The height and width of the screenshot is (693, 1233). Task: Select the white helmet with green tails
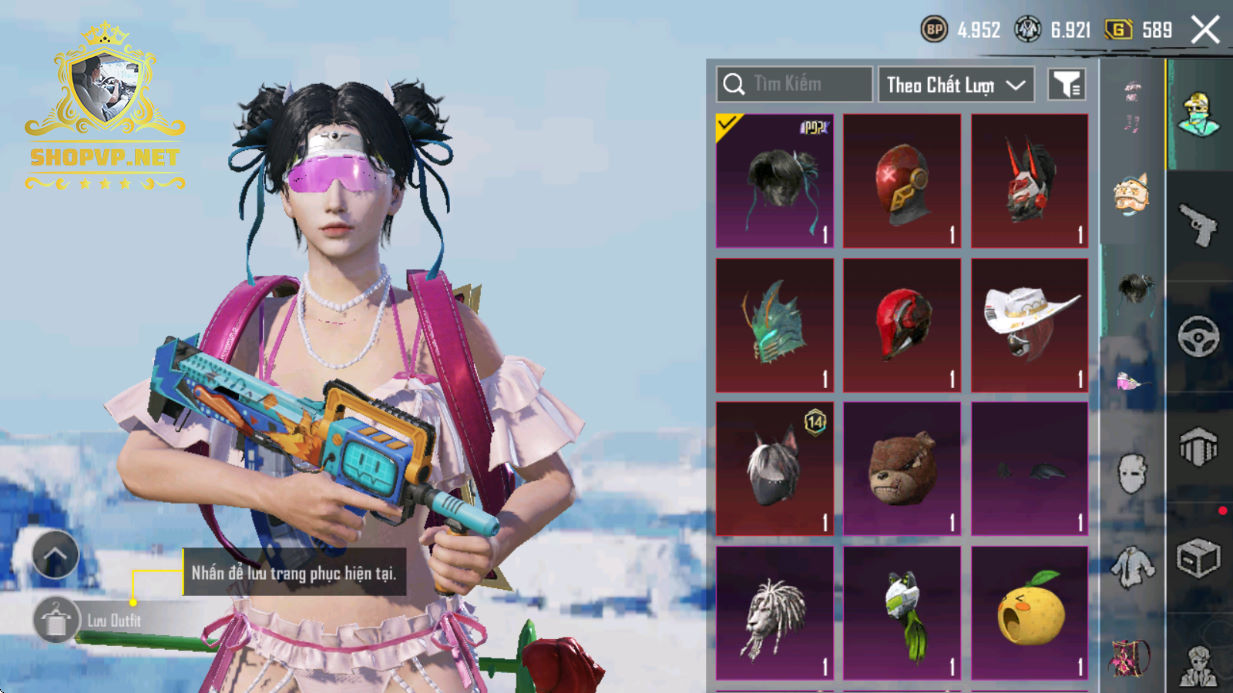[x=902, y=613]
